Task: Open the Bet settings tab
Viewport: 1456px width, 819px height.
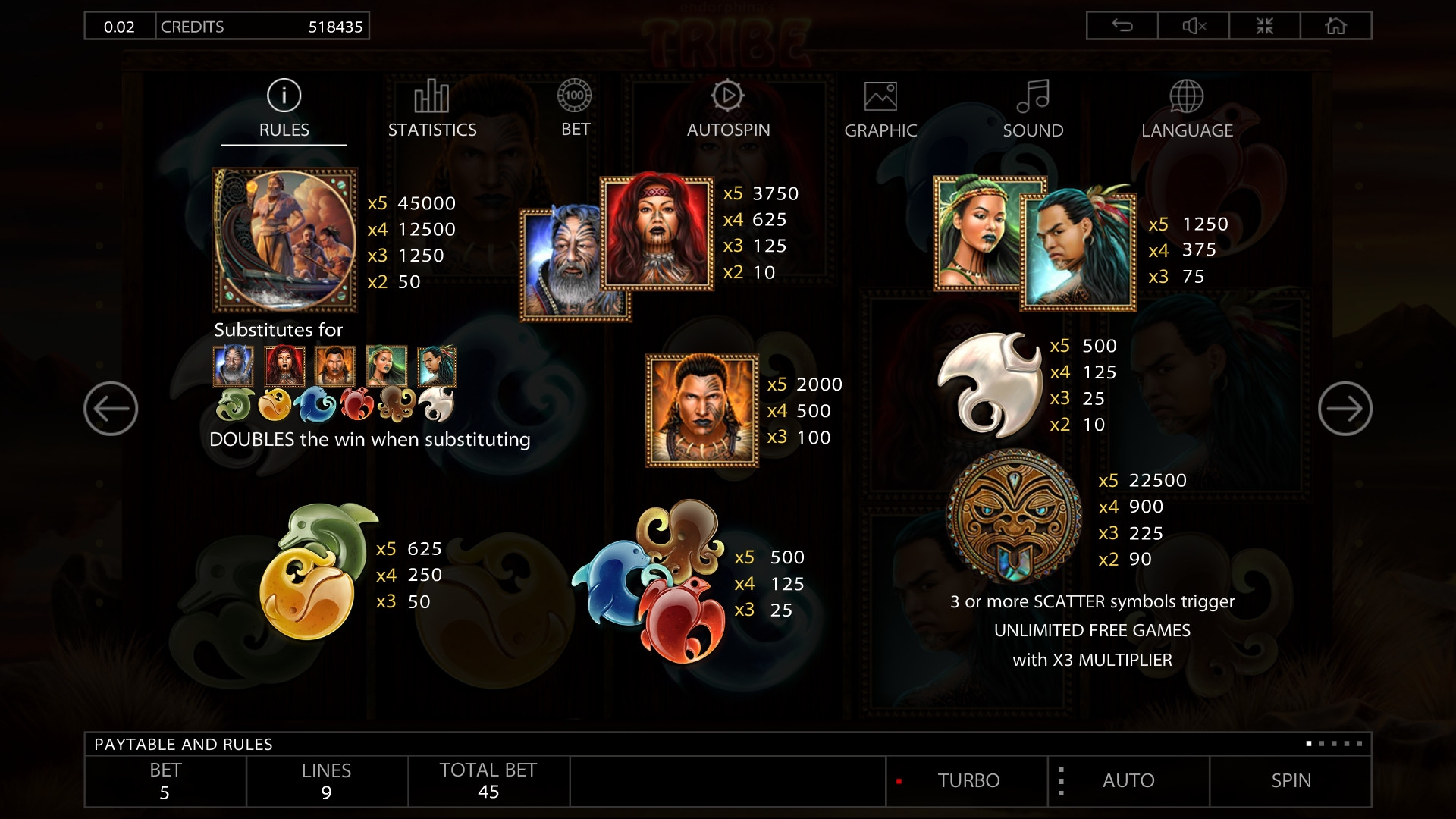Action: click(575, 109)
